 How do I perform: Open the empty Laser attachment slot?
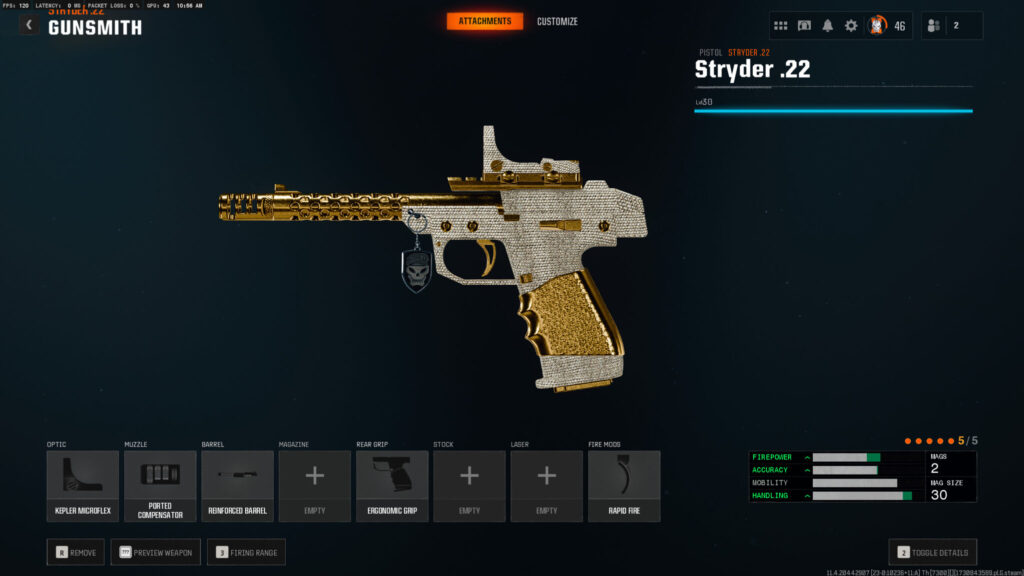[x=546, y=486]
